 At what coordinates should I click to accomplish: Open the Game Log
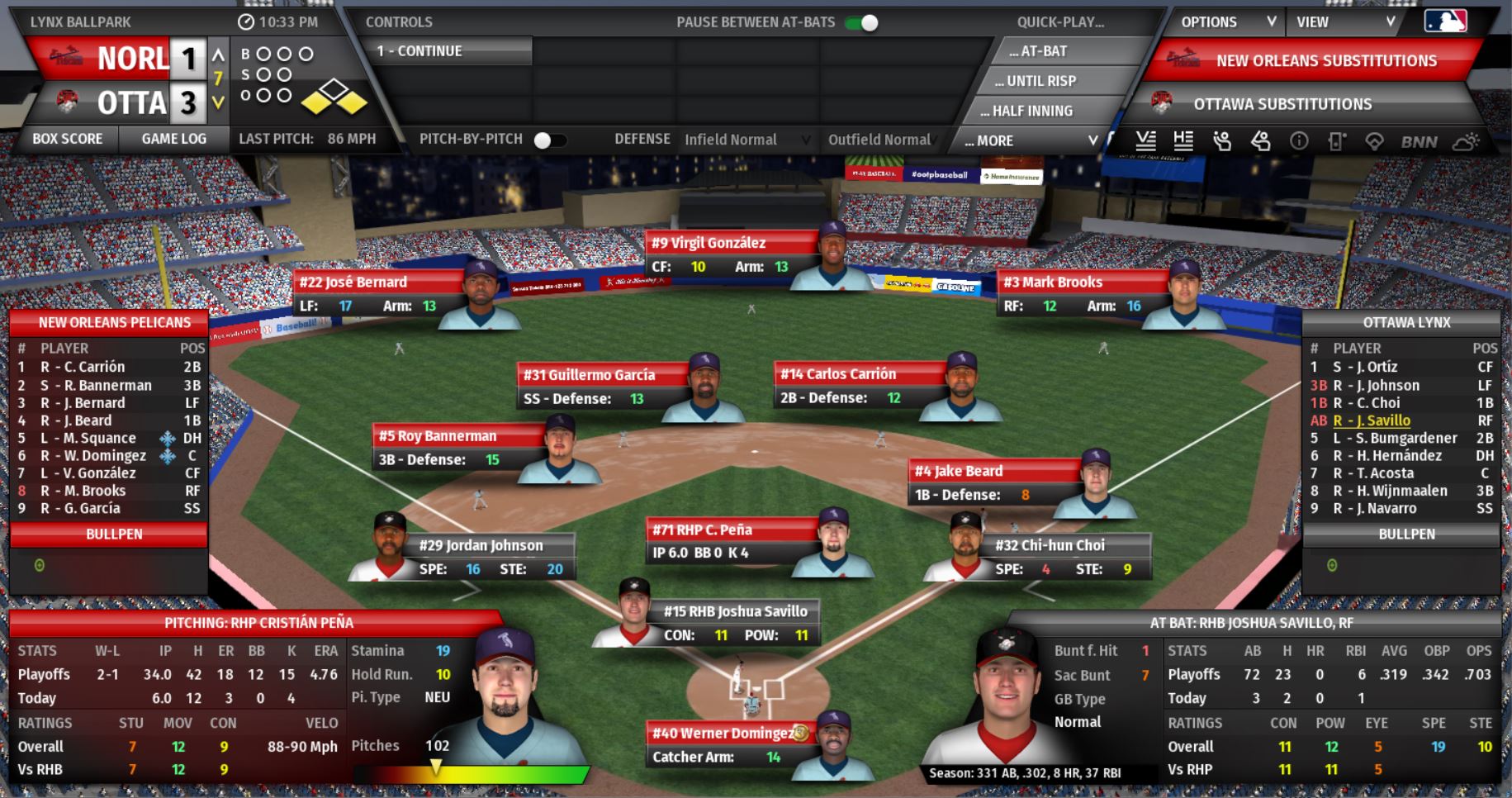pyautogui.click(x=173, y=139)
